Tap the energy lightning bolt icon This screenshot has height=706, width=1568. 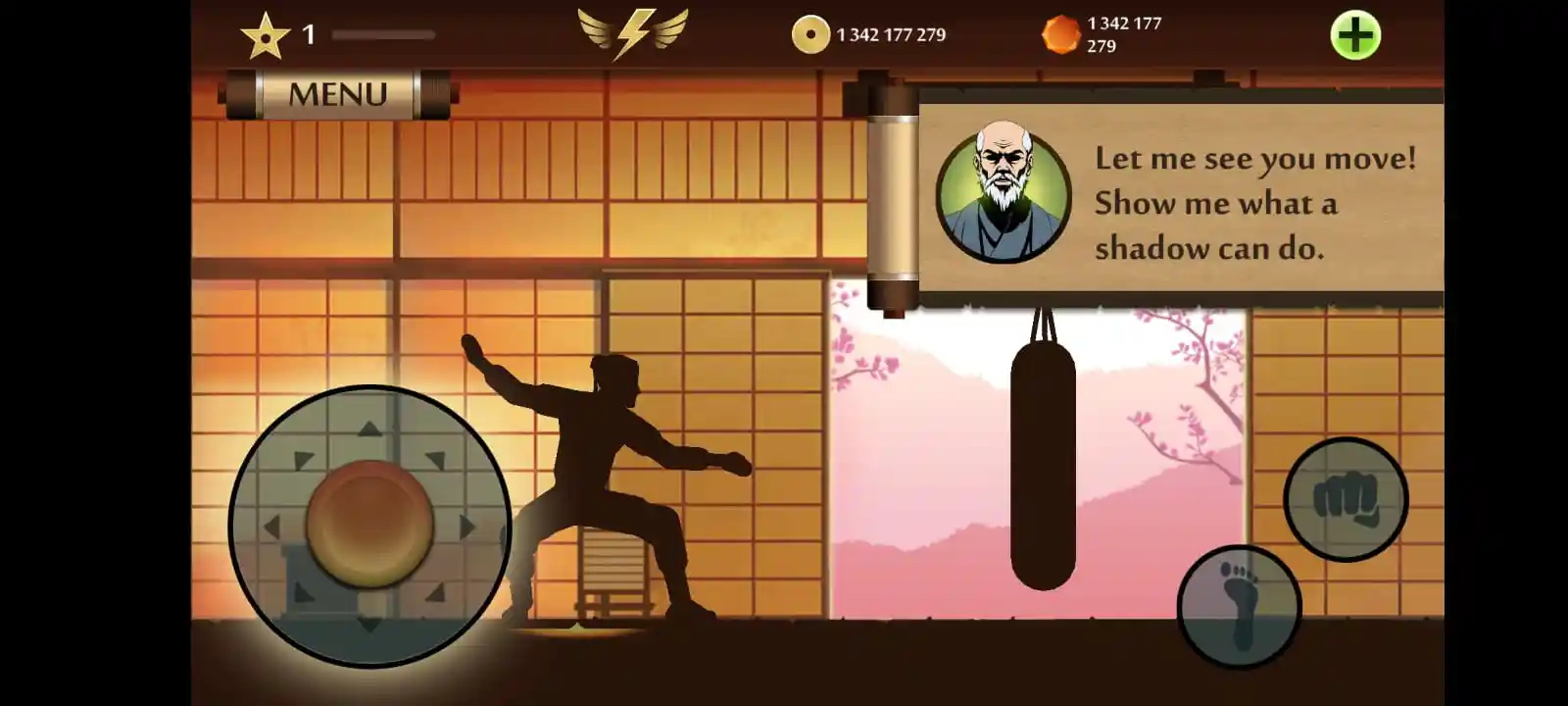coord(632,32)
